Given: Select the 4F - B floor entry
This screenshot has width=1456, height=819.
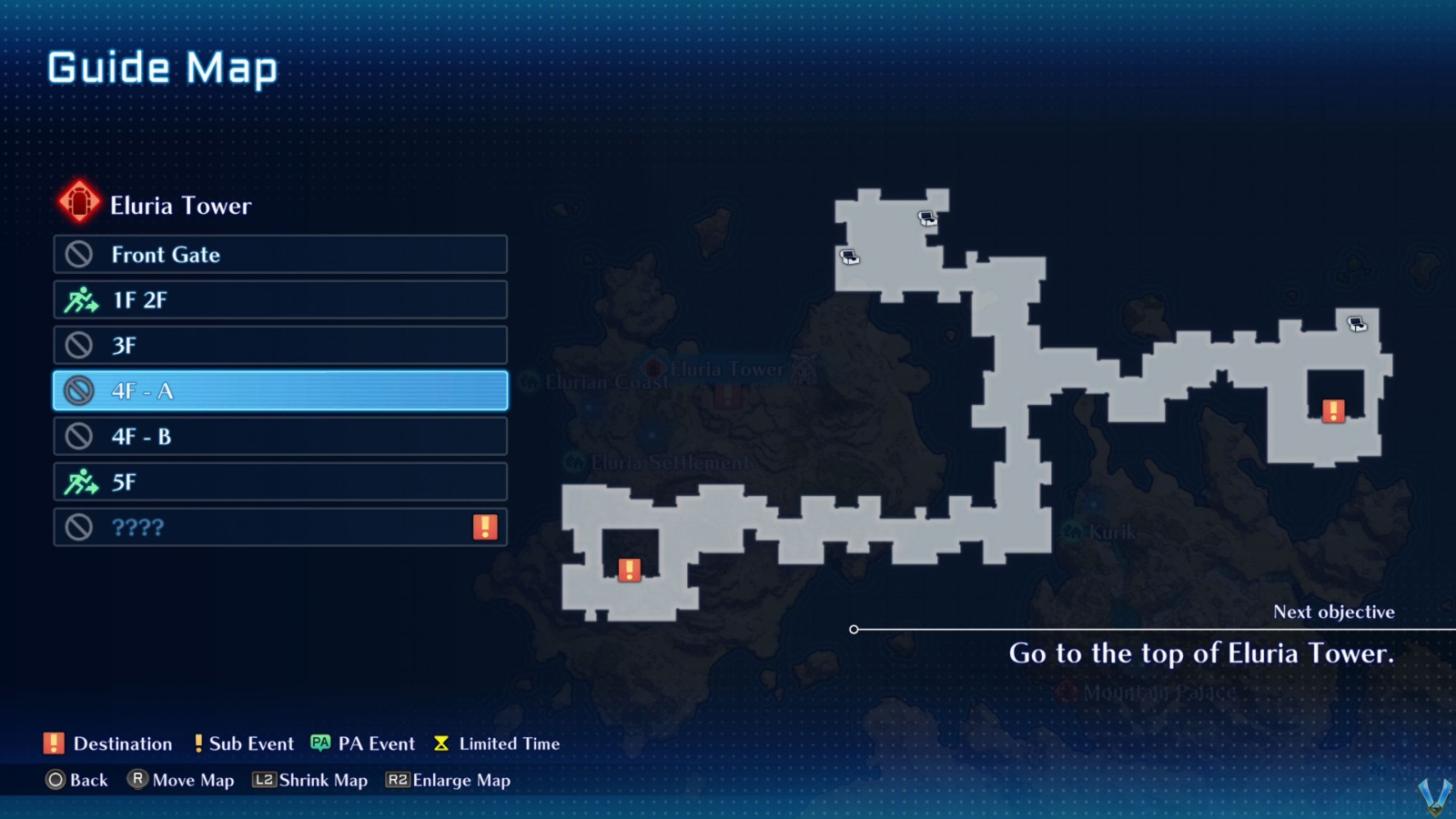Looking at the screenshot, I should tap(279, 436).
